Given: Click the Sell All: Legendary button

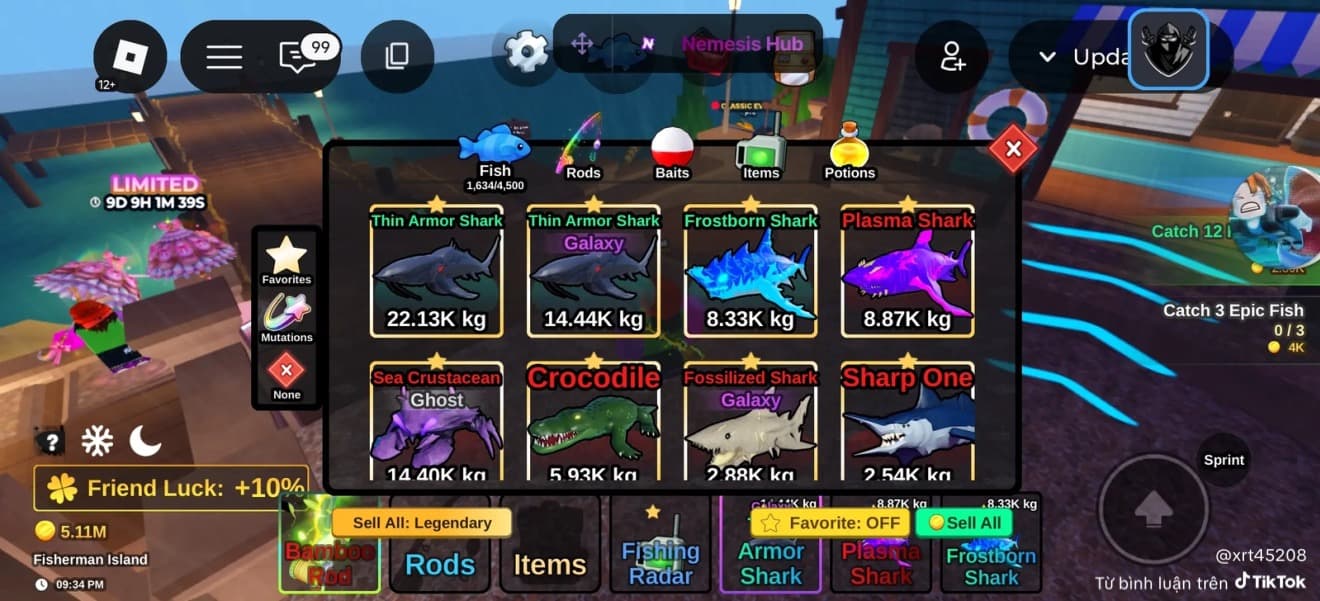Looking at the screenshot, I should pyautogui.click(x=421, y=522).
